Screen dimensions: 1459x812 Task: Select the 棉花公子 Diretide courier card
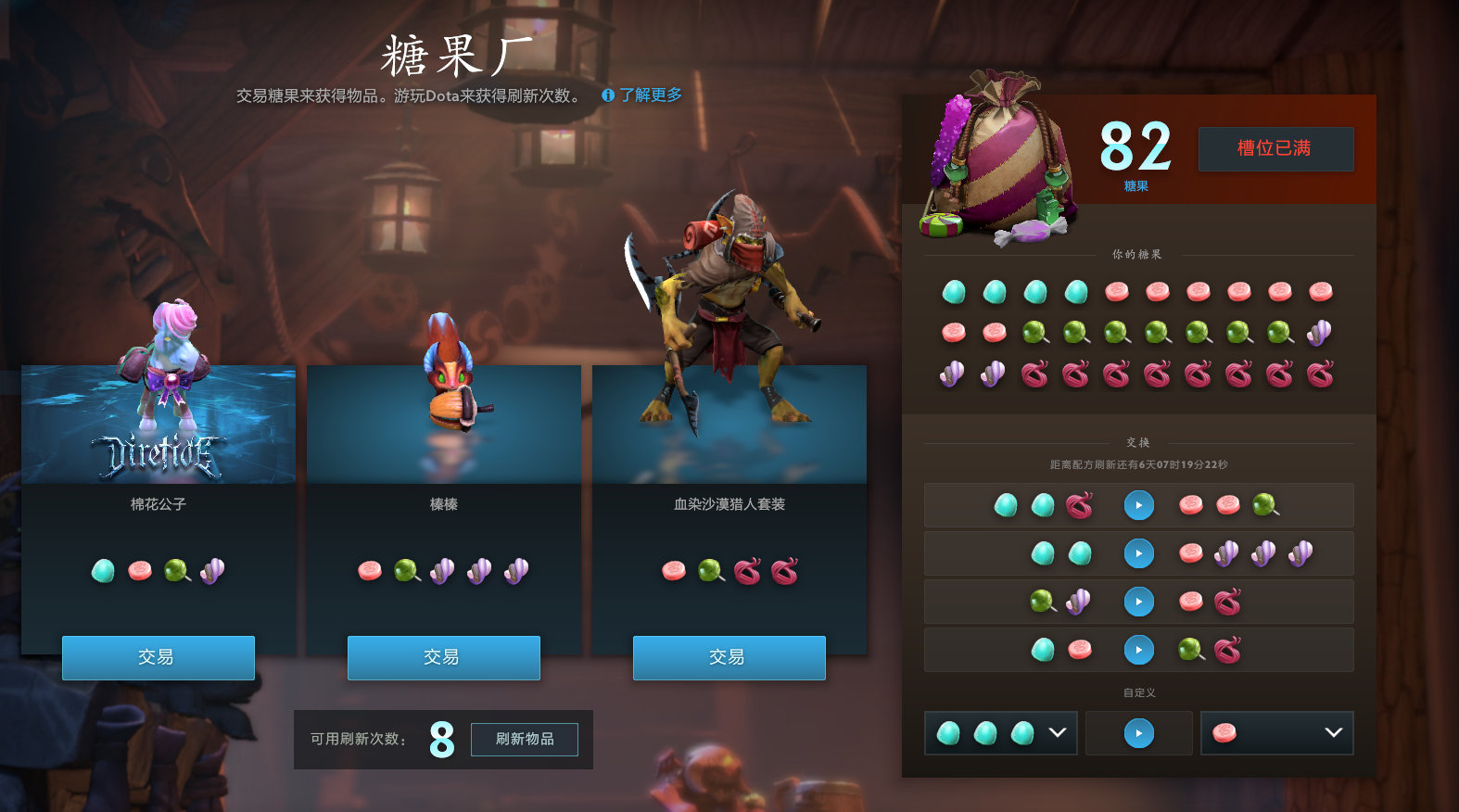[x=158, y=425]
